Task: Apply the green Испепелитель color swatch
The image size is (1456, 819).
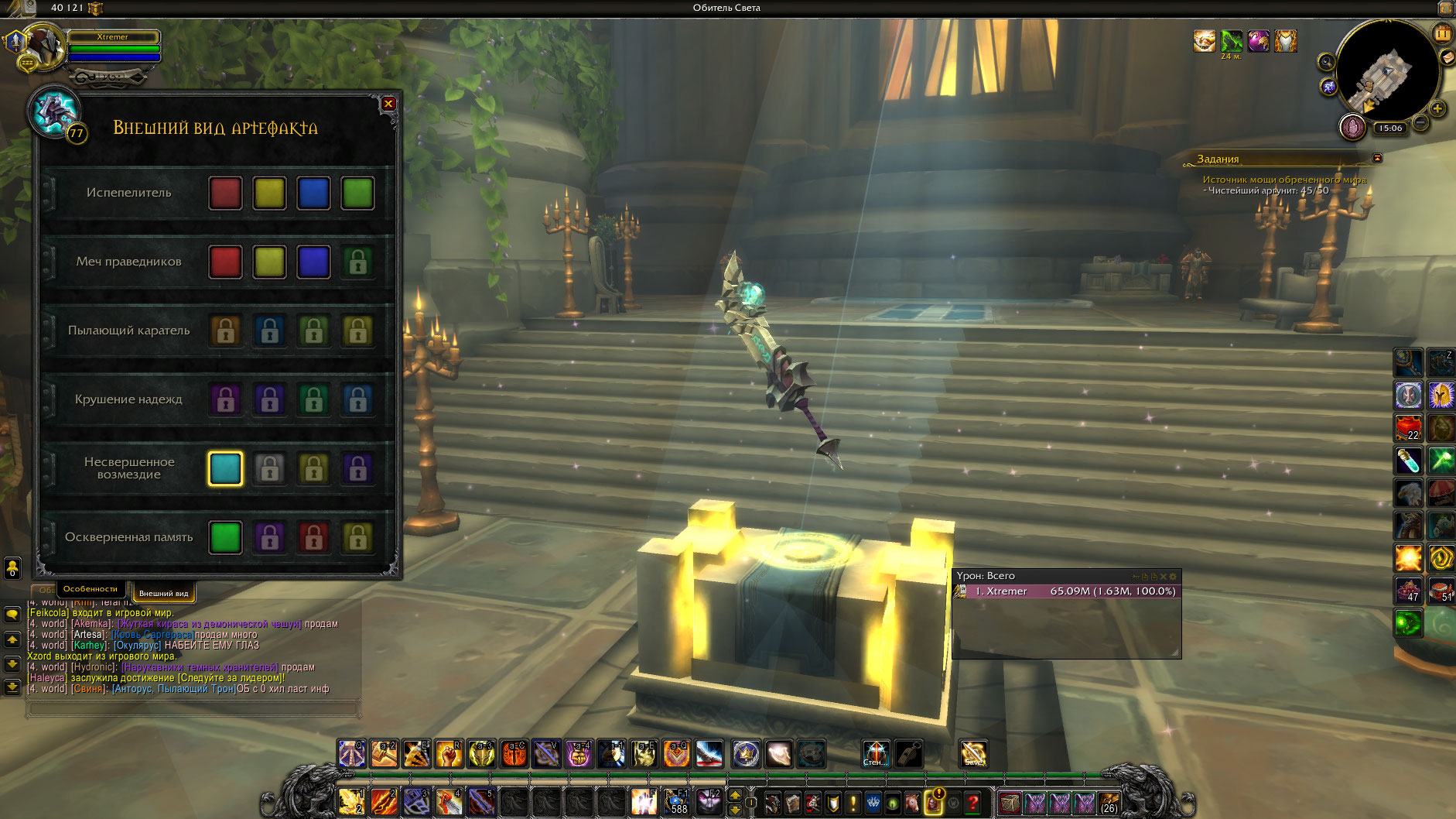Action: click(357, 193)
